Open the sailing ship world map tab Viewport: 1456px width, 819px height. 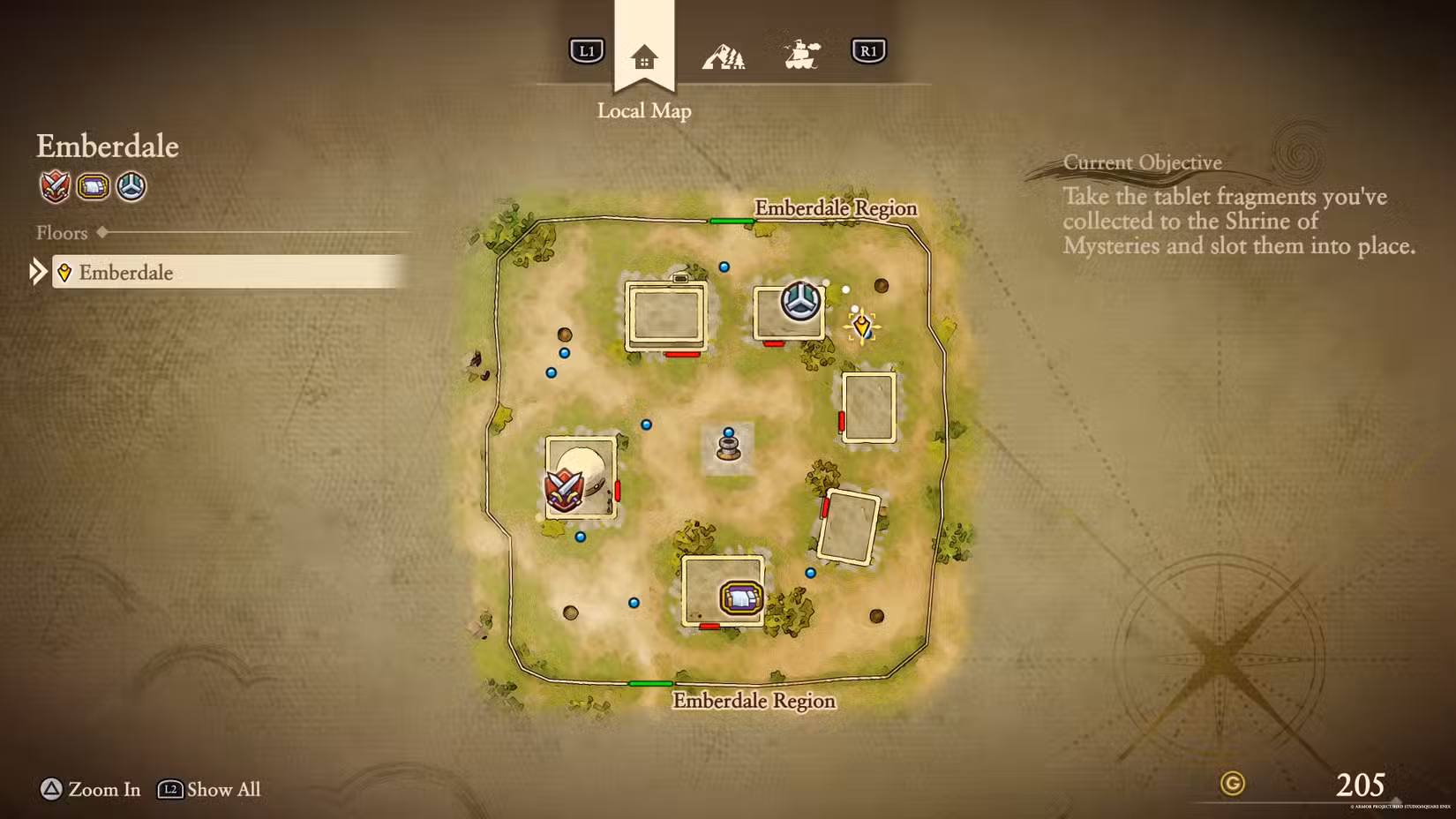point(801,55)
